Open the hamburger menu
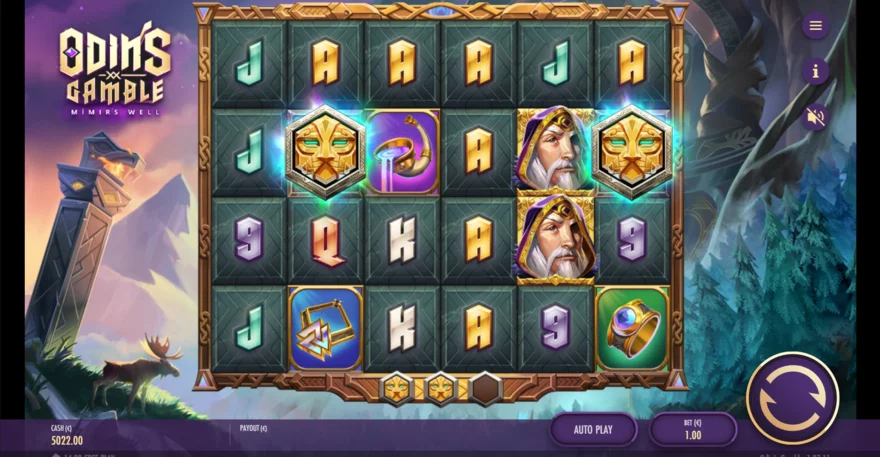Screen dimensions: 880x457 coord(815,26)
